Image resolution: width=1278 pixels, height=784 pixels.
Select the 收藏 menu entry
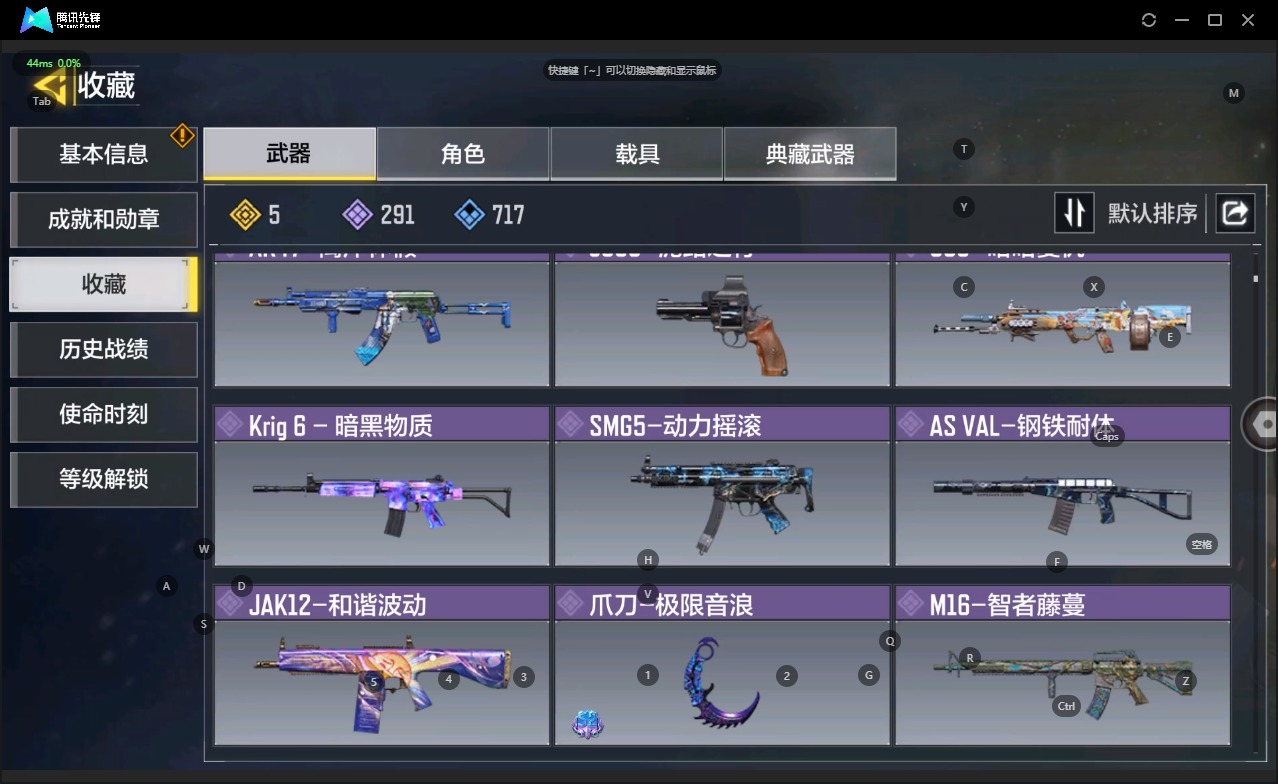[103, 284]
